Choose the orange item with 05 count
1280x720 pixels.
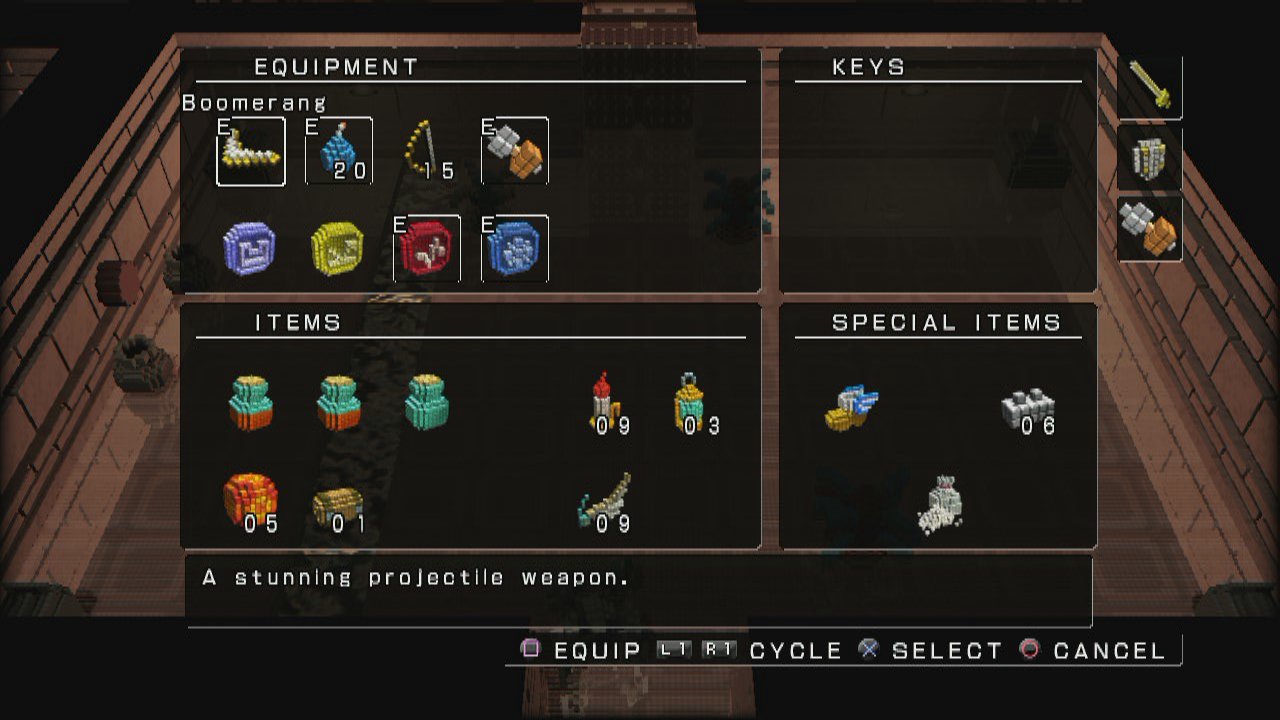tap(250, 499)
